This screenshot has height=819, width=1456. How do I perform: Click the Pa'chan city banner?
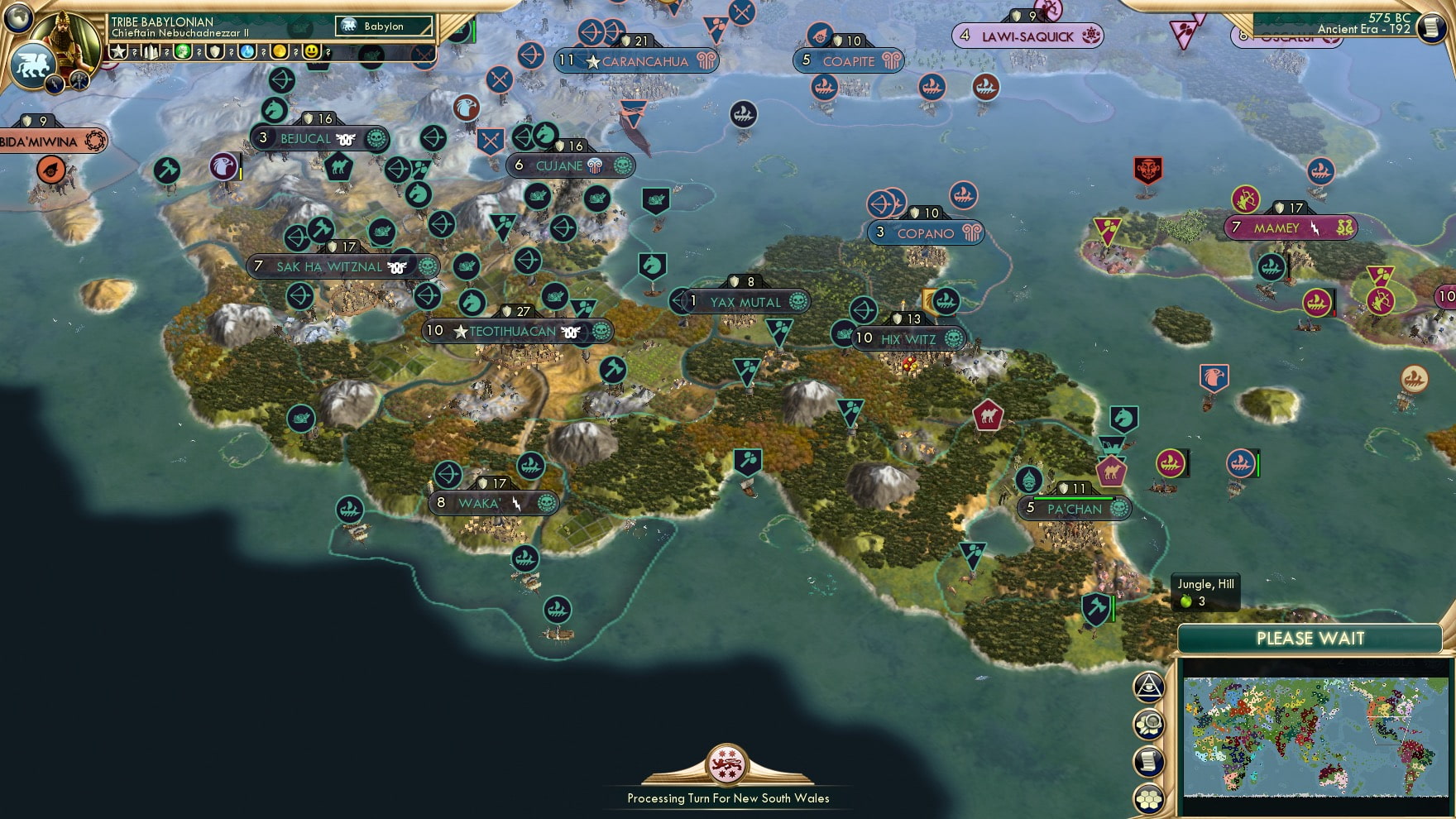(x=1073, y=510)
